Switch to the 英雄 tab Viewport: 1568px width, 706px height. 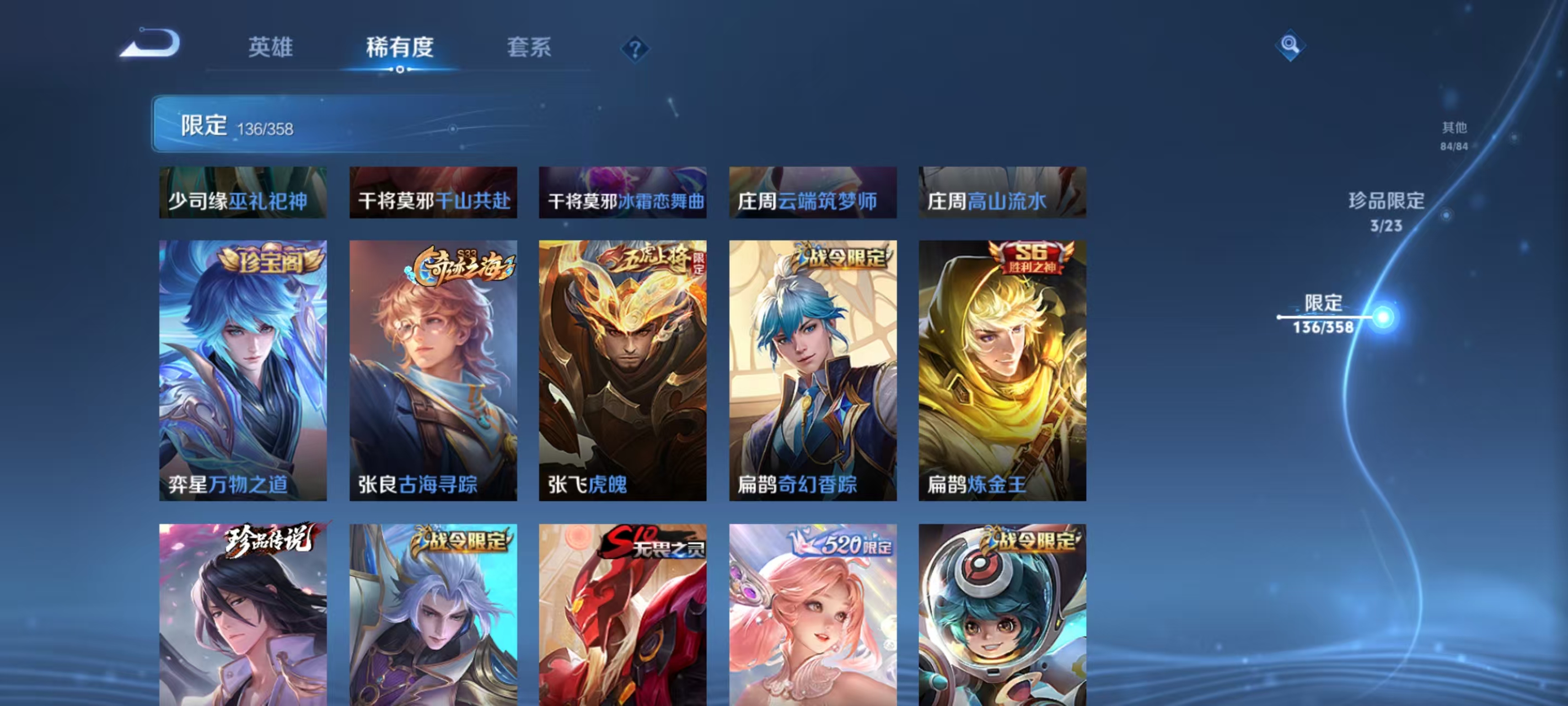coord(270,49)
